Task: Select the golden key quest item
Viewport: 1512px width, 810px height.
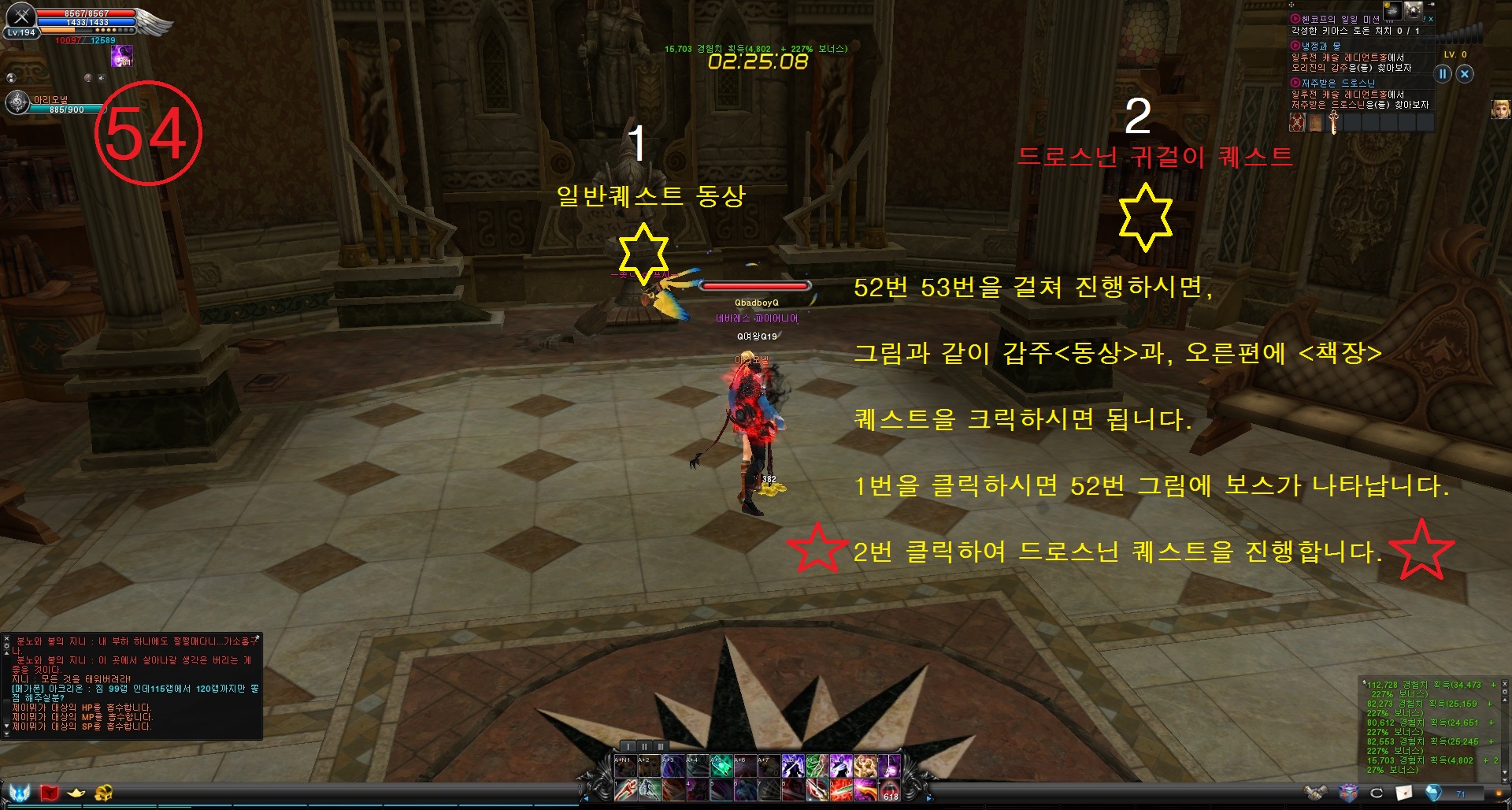Action: (1333, 122)
